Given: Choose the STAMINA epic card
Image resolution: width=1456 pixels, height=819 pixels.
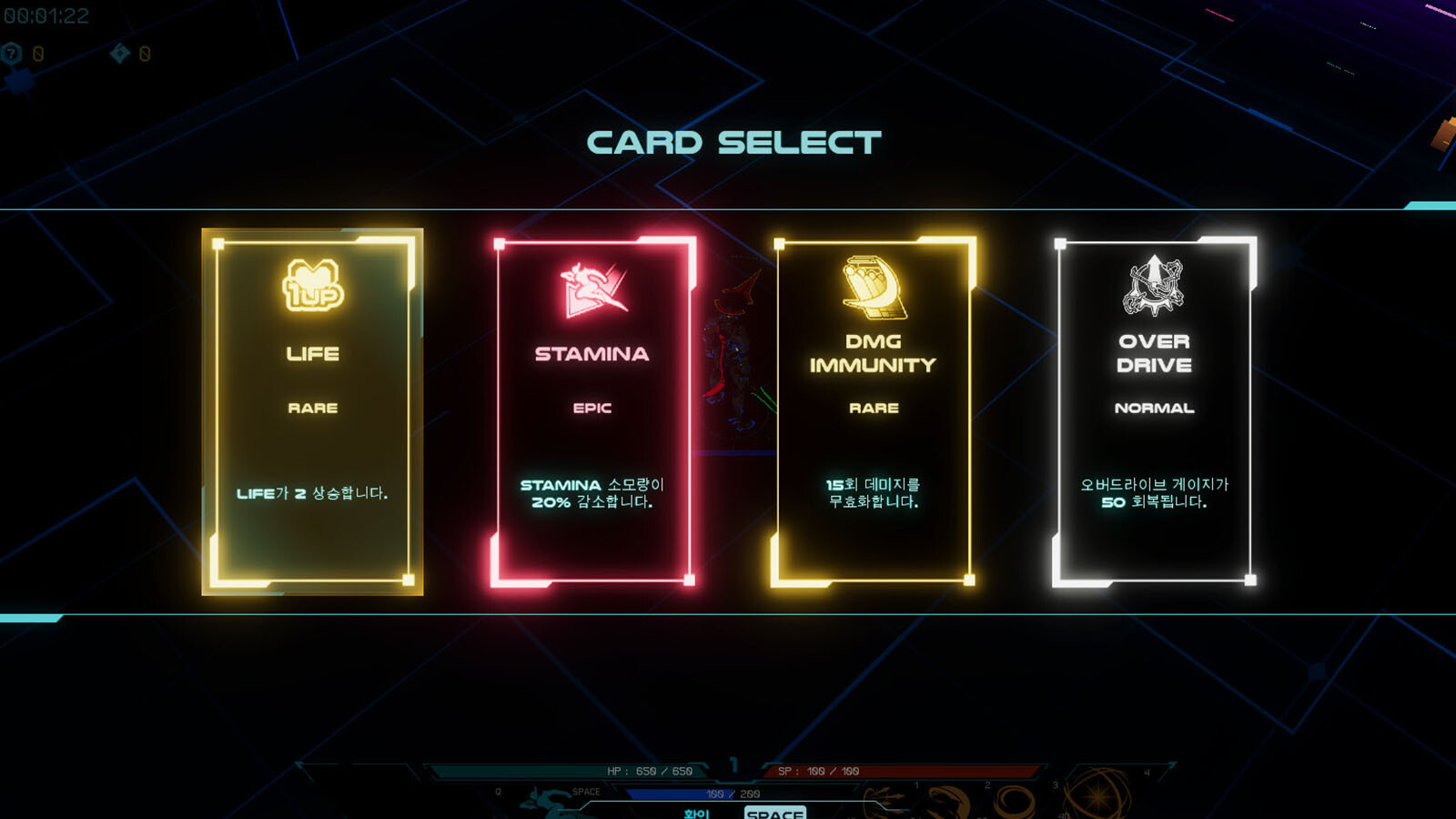Looking at the screenshot, I should (x=592, y=411).
